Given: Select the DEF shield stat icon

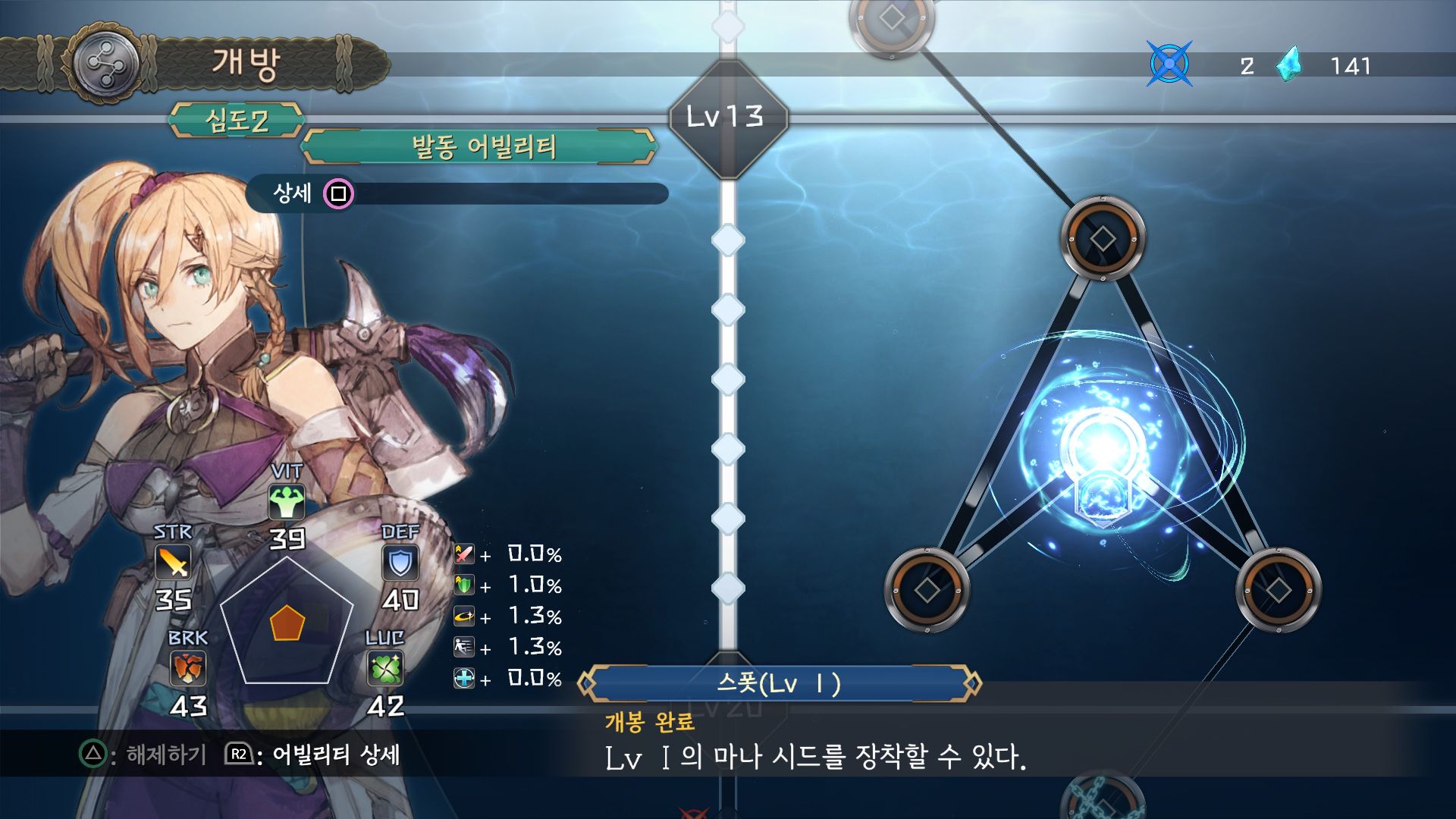Looking at the screenshot, I should tap(400, 563).
